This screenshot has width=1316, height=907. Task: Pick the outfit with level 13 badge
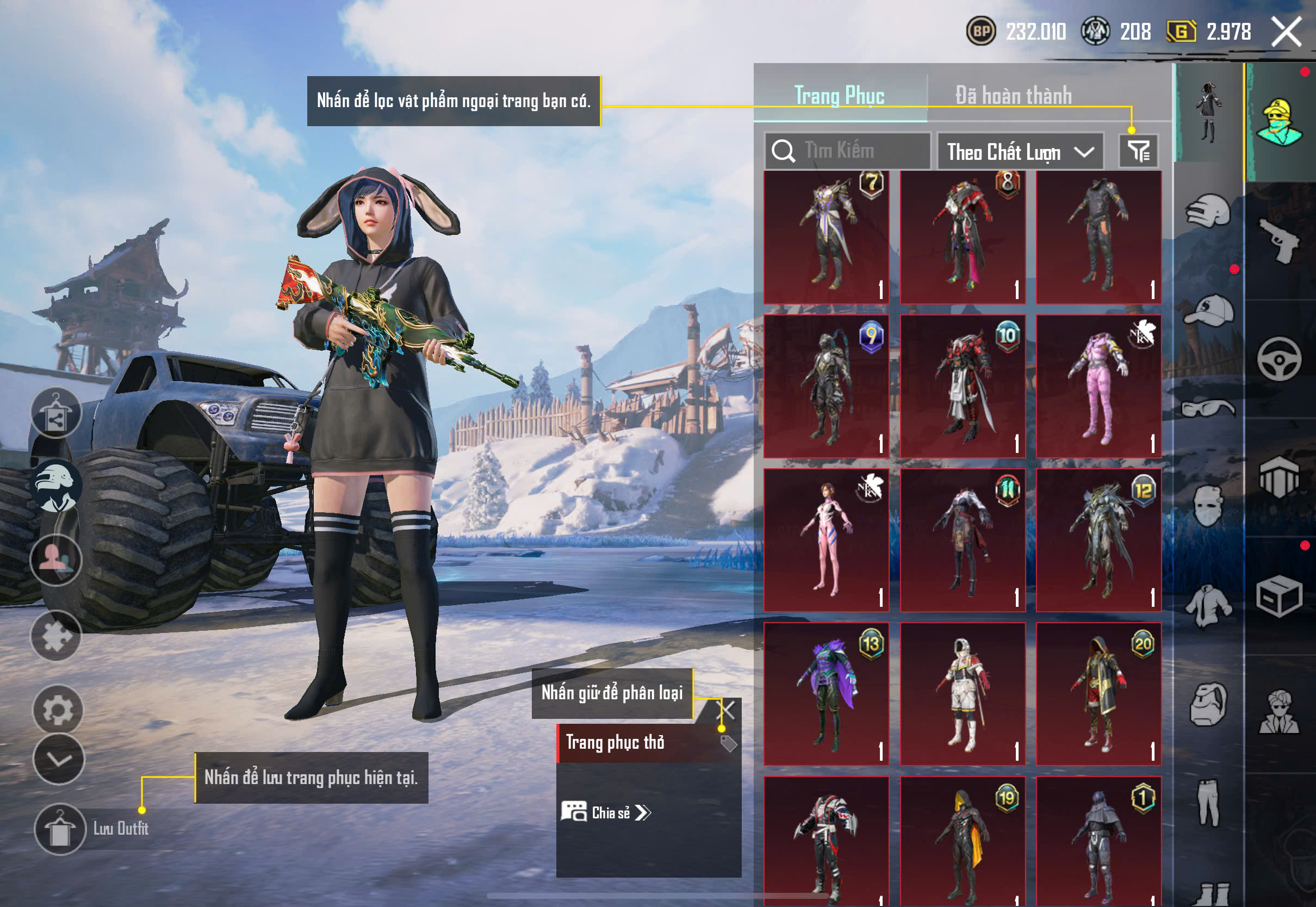coord(826,694)
